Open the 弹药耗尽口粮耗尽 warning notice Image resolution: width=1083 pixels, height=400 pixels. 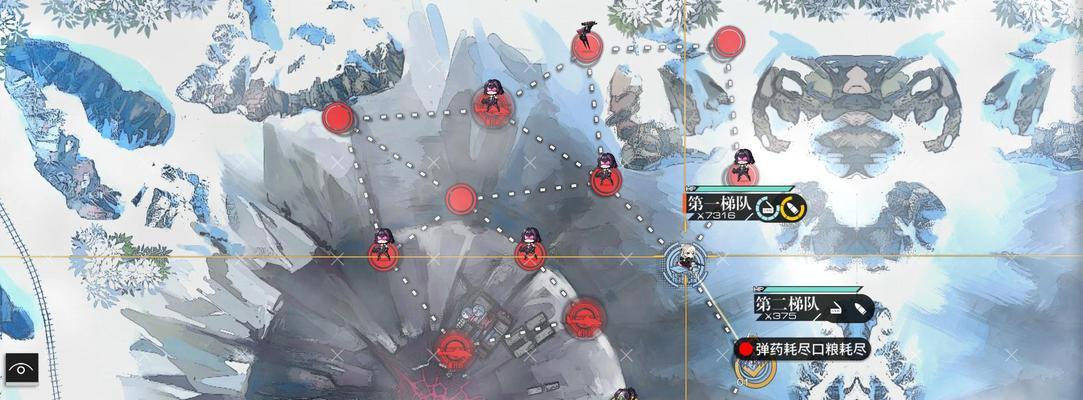802,349
